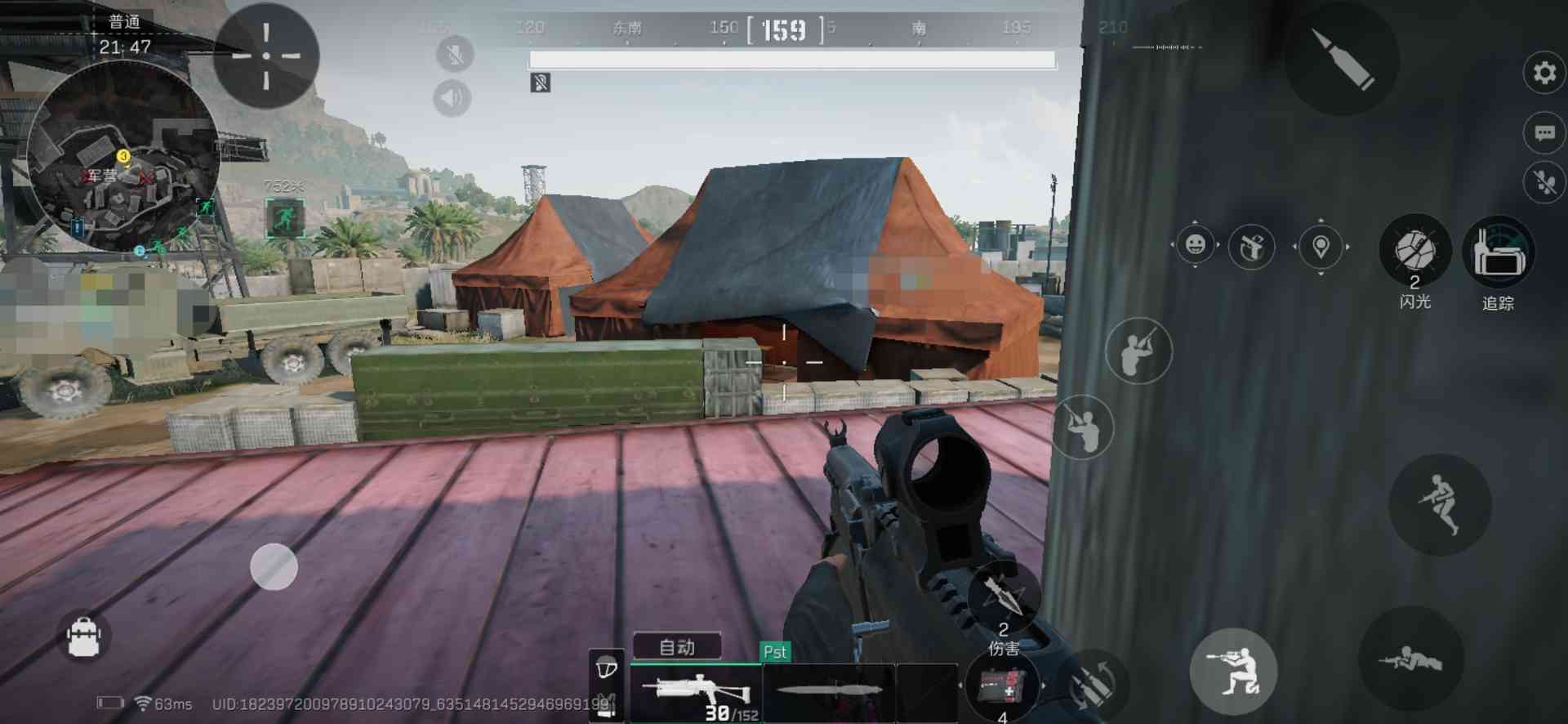
Task: Switch to the Pst pistol tab
Action: [x=774, y=652]
